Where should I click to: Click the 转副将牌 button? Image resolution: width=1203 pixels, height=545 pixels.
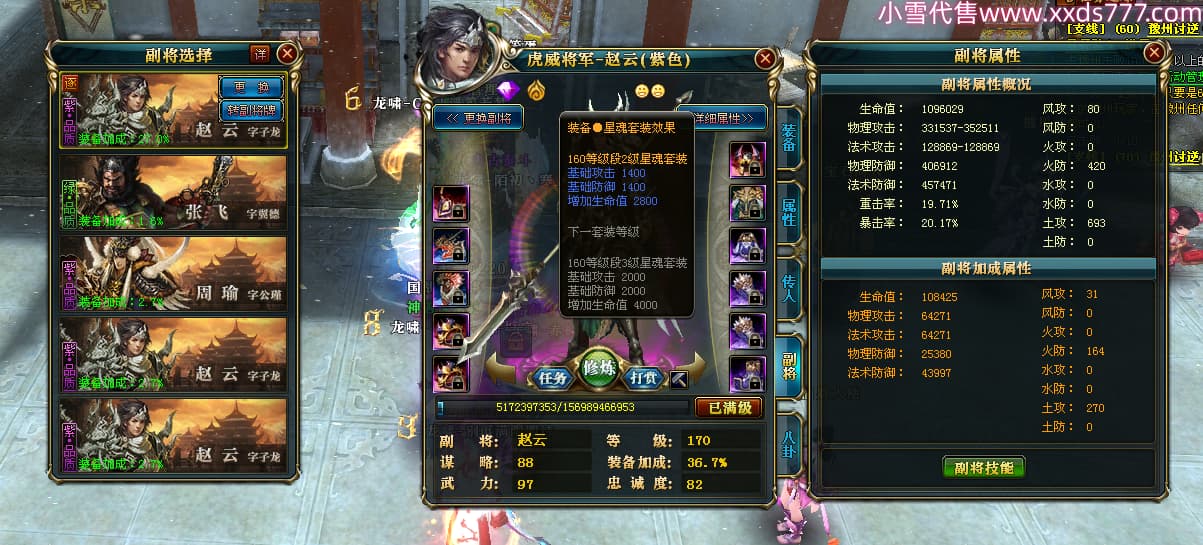[x=251, y=109]
